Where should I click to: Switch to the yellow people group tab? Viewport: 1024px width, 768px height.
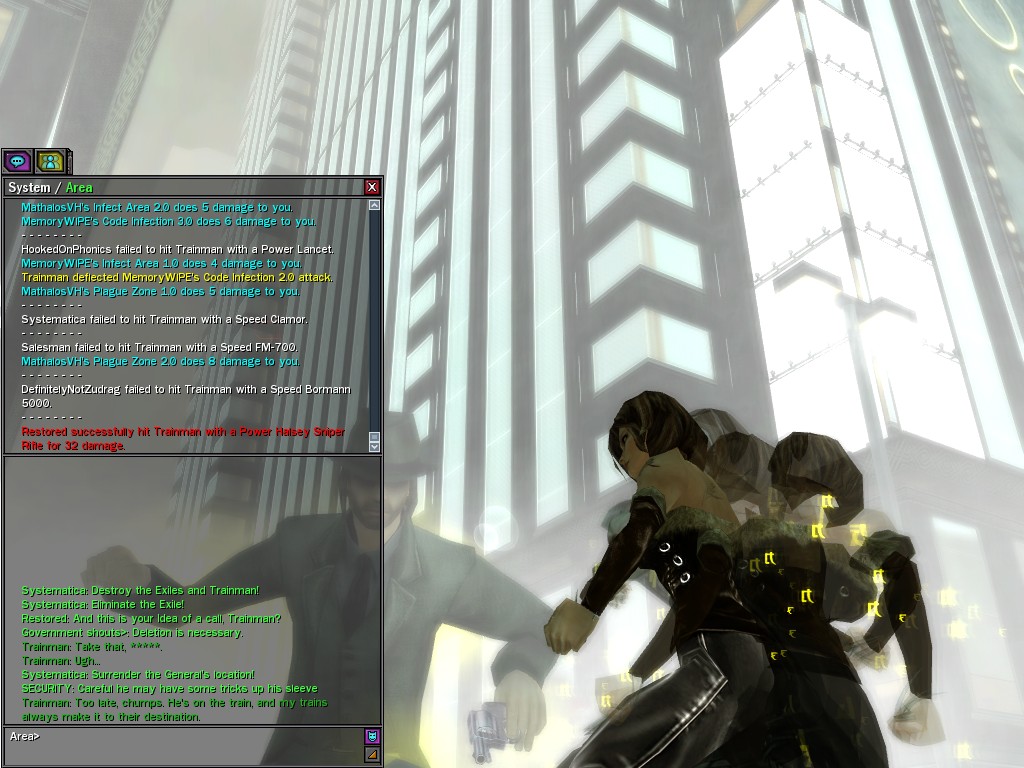[49, 161]
